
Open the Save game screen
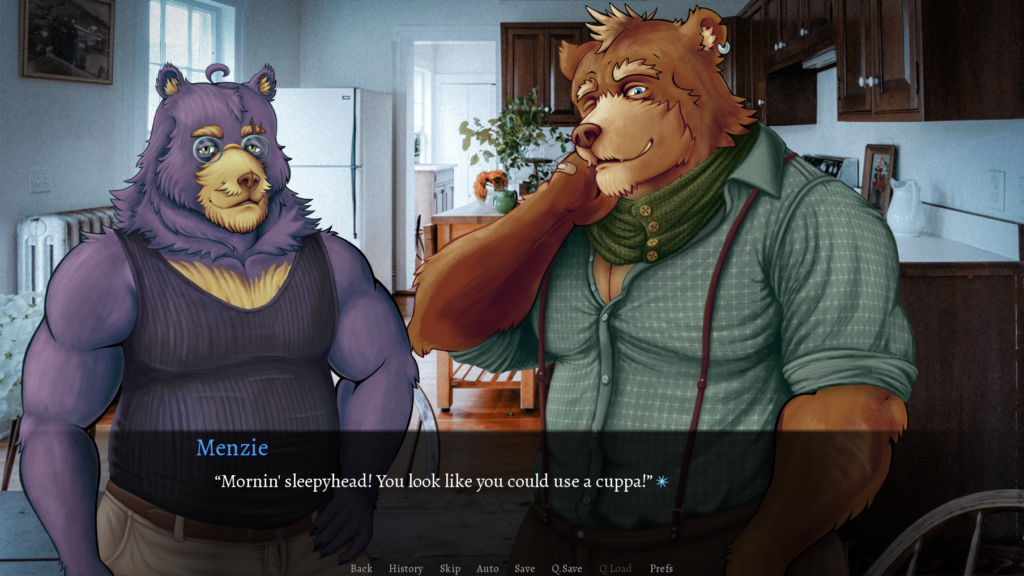tap(525, 568)
